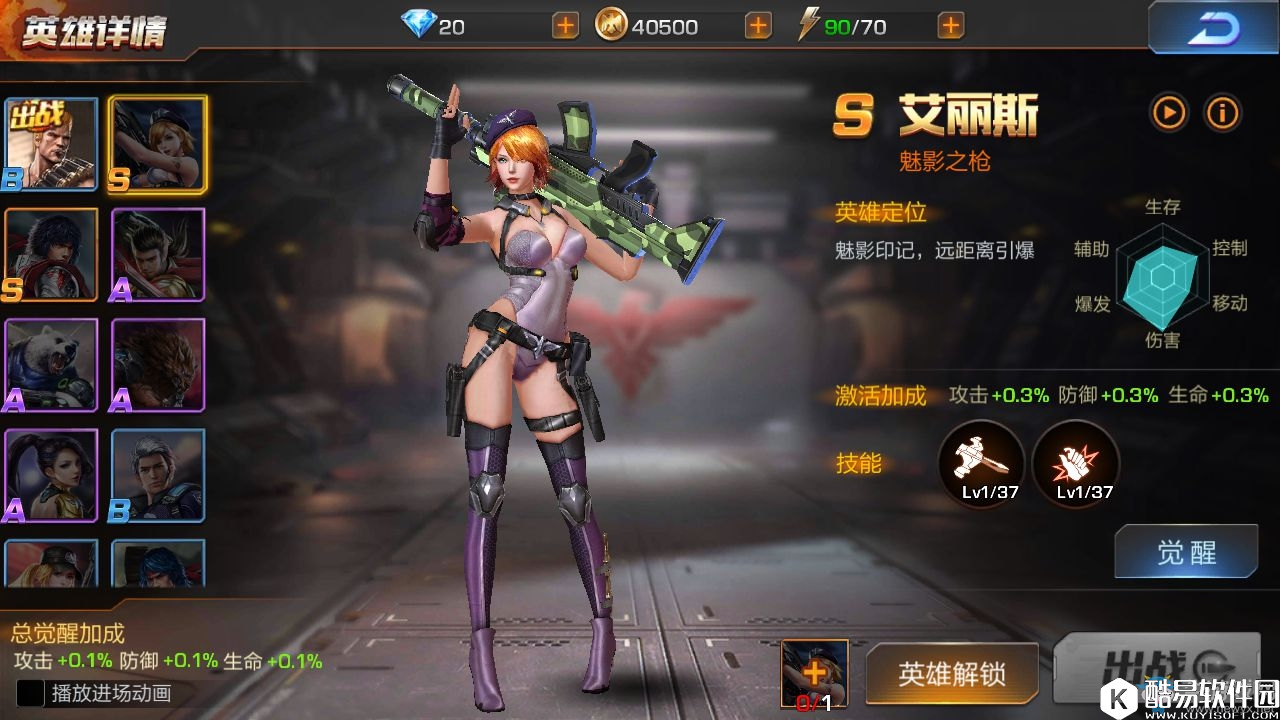Click the lightning energy icon
The width and height of the screenshot is (1280, 720).
[x=810, y=25]
